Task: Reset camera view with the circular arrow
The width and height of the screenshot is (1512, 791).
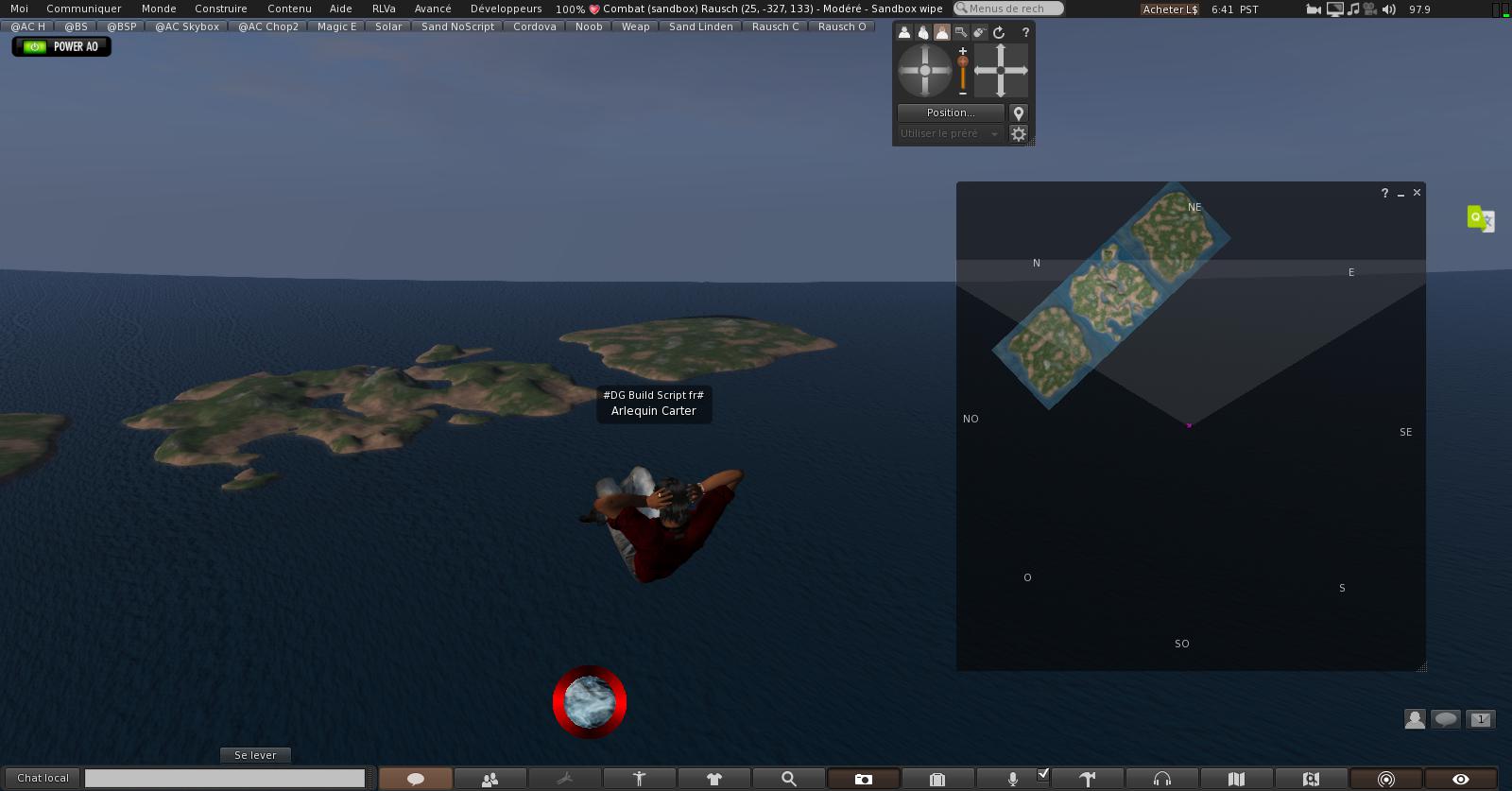Action: (x=999, y=32)
